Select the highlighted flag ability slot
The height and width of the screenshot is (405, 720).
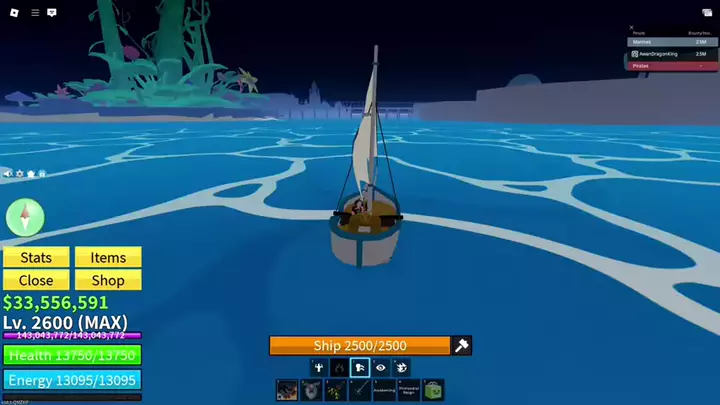[x=359, y=368]
